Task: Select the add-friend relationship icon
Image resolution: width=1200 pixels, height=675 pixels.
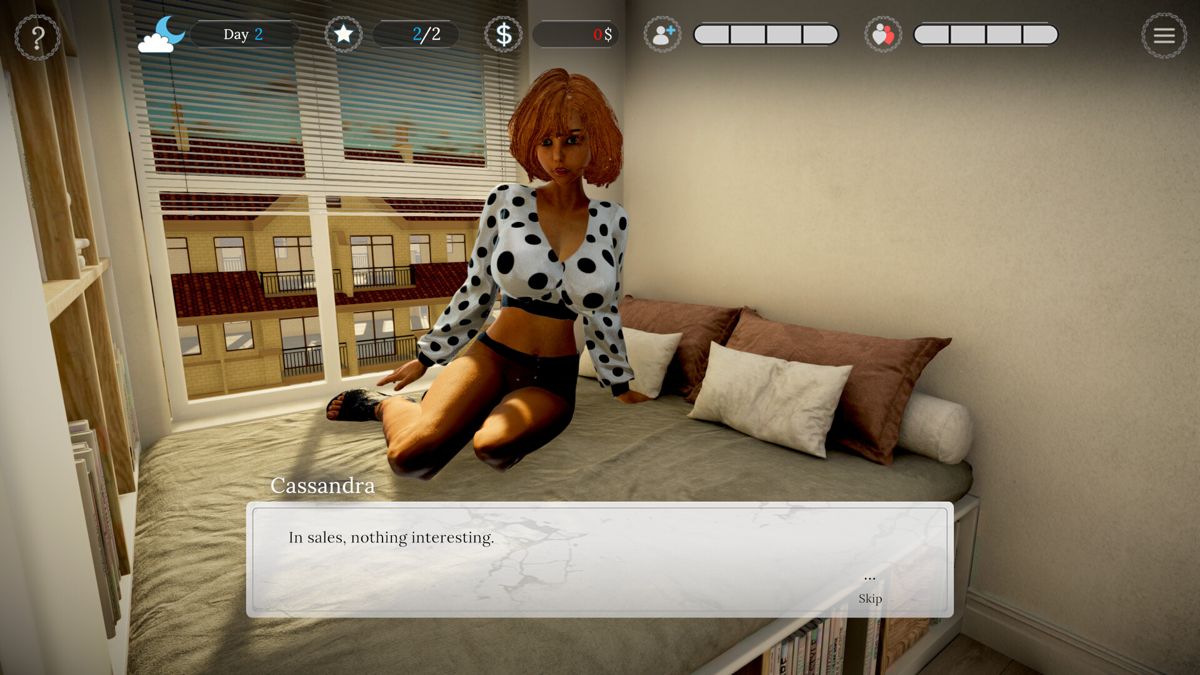Action: (x=662, y=35)
